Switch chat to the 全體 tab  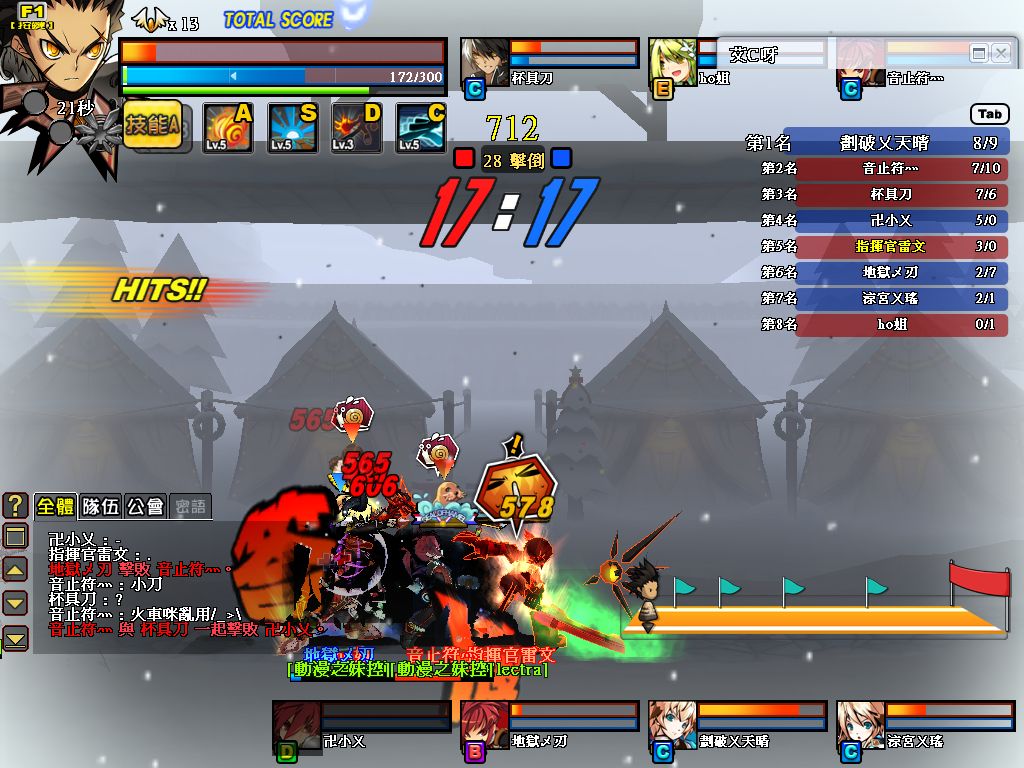point(55,506)
